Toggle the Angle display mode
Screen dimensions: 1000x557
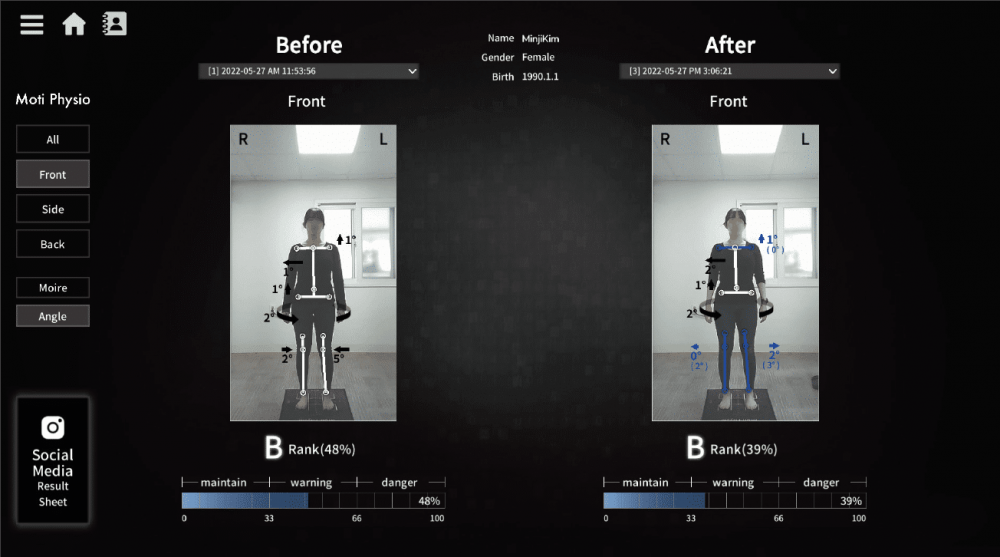click(53, 316)
